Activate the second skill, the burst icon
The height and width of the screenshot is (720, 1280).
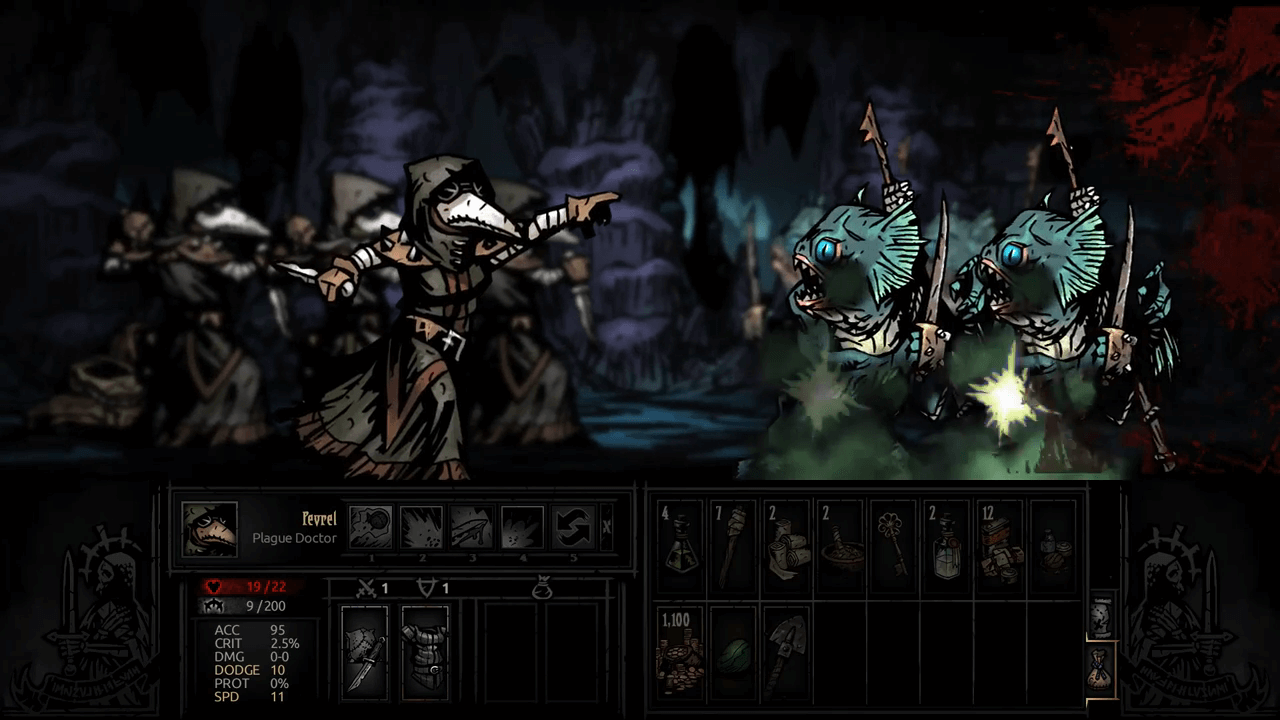coord(421,528)
